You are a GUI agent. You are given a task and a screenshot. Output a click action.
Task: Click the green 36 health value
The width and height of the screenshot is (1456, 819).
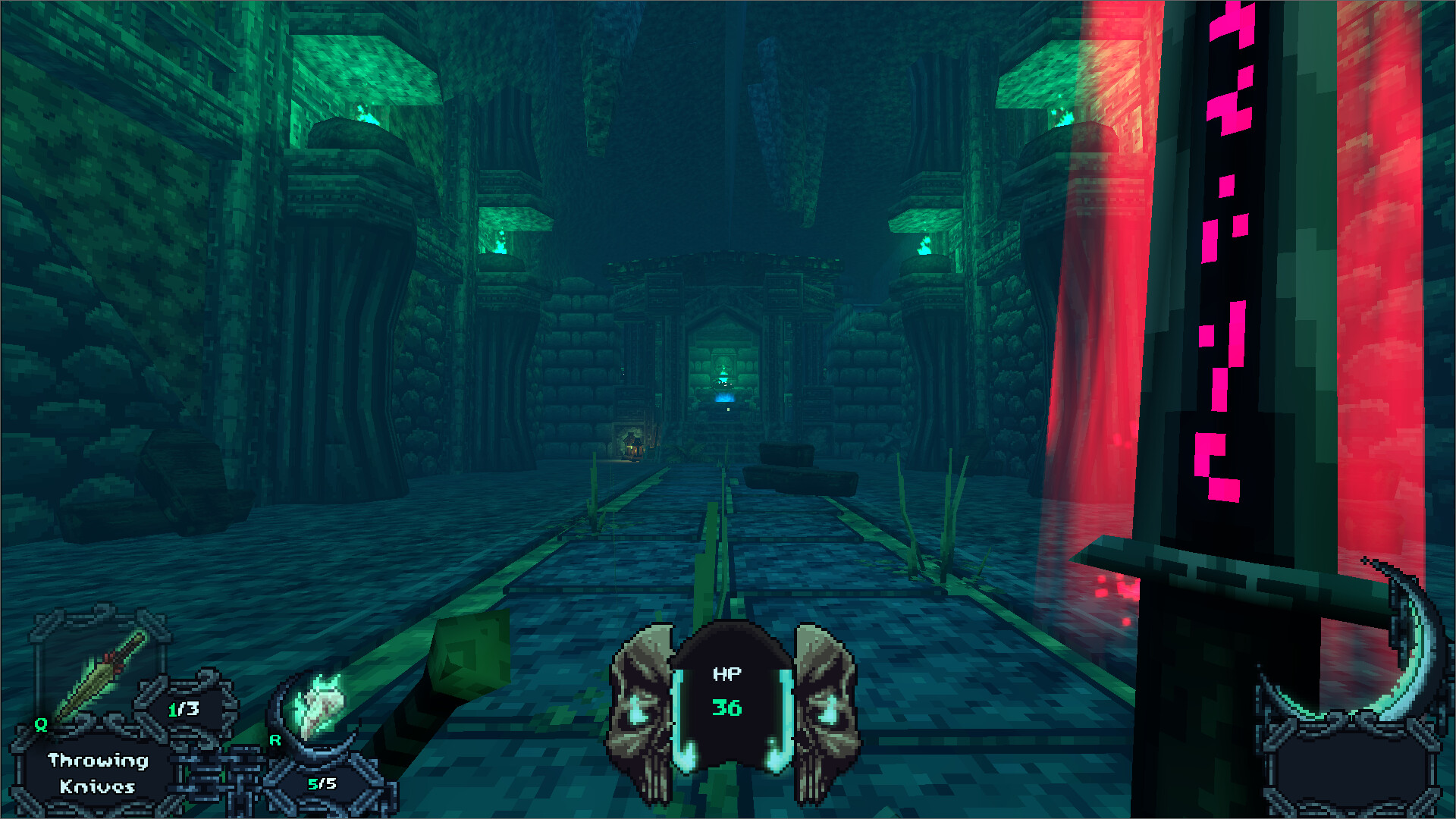tap(726, 709)
